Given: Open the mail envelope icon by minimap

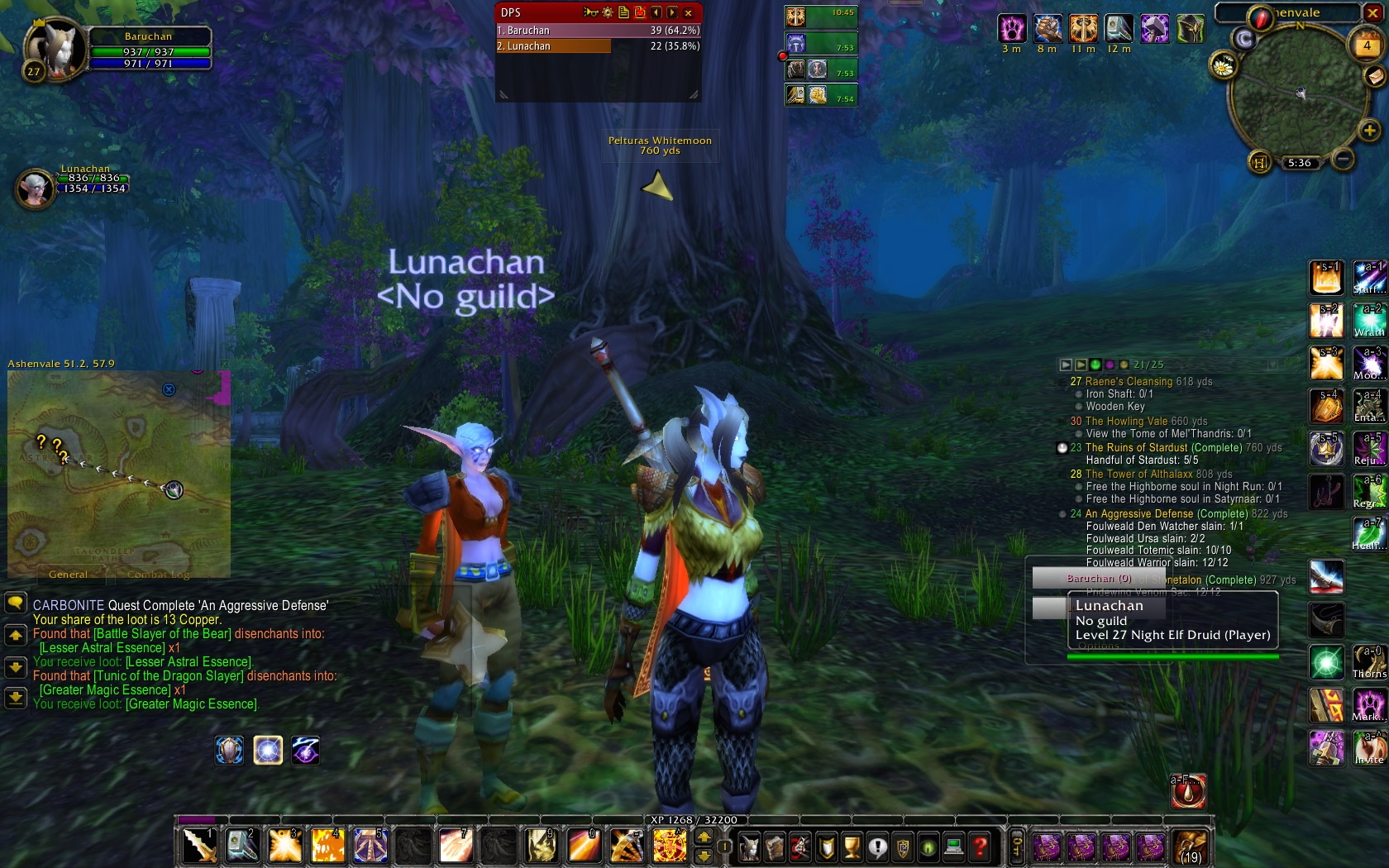Looking at the screenshot, I should tap(1374, 76).
